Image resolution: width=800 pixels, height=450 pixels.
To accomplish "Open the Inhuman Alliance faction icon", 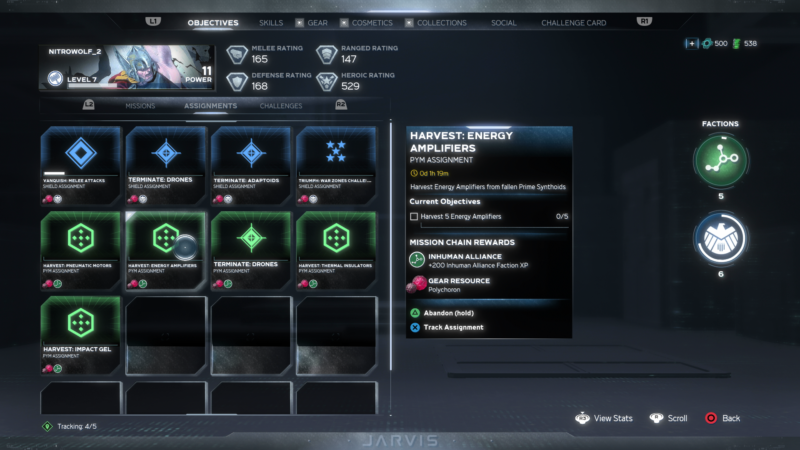I will pos(720,158).
